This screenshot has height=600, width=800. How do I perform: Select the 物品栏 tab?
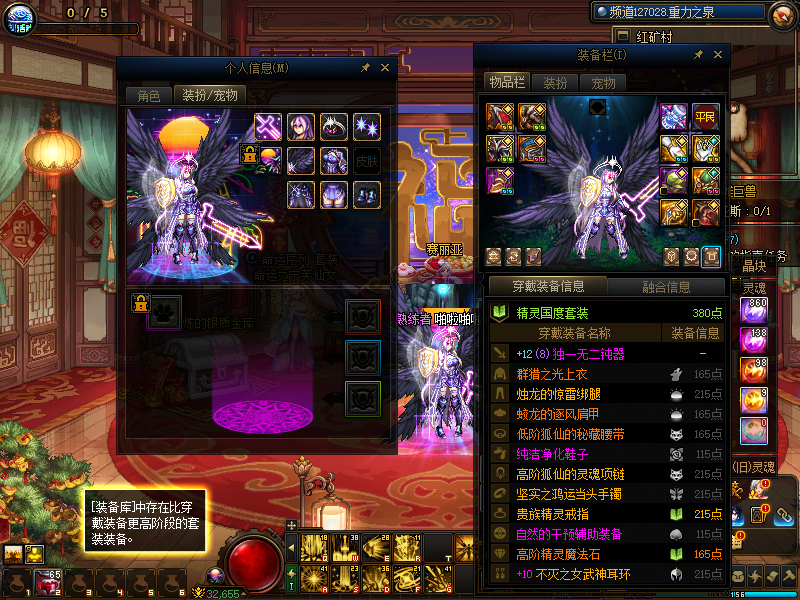pyautogui.click(x=506, y=83)
